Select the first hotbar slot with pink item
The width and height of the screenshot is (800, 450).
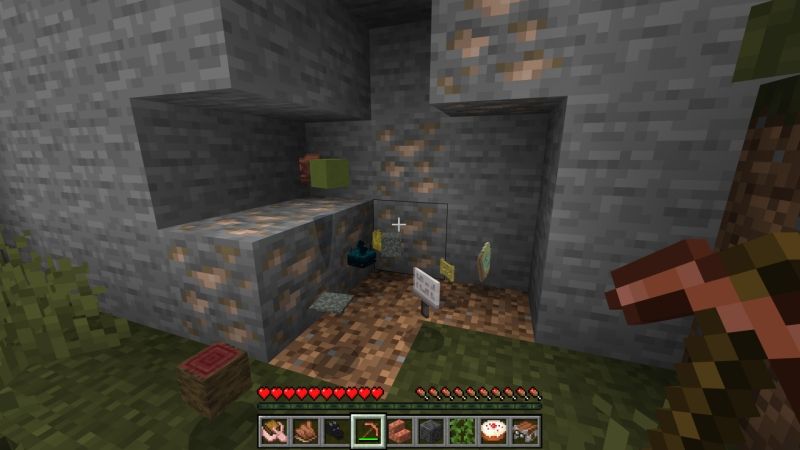[273, 431]
